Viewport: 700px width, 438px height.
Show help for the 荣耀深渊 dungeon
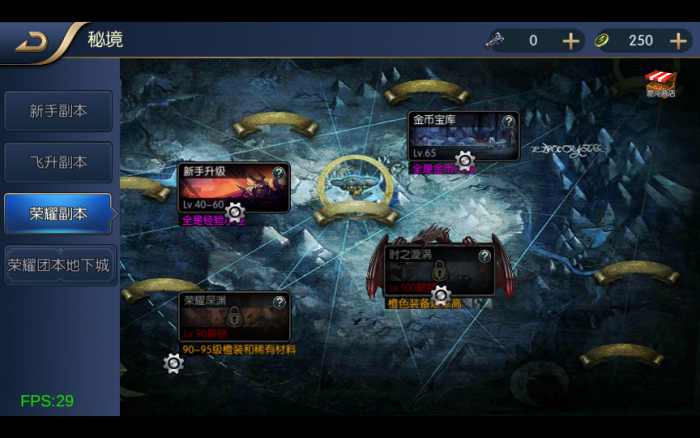[279, 301]
